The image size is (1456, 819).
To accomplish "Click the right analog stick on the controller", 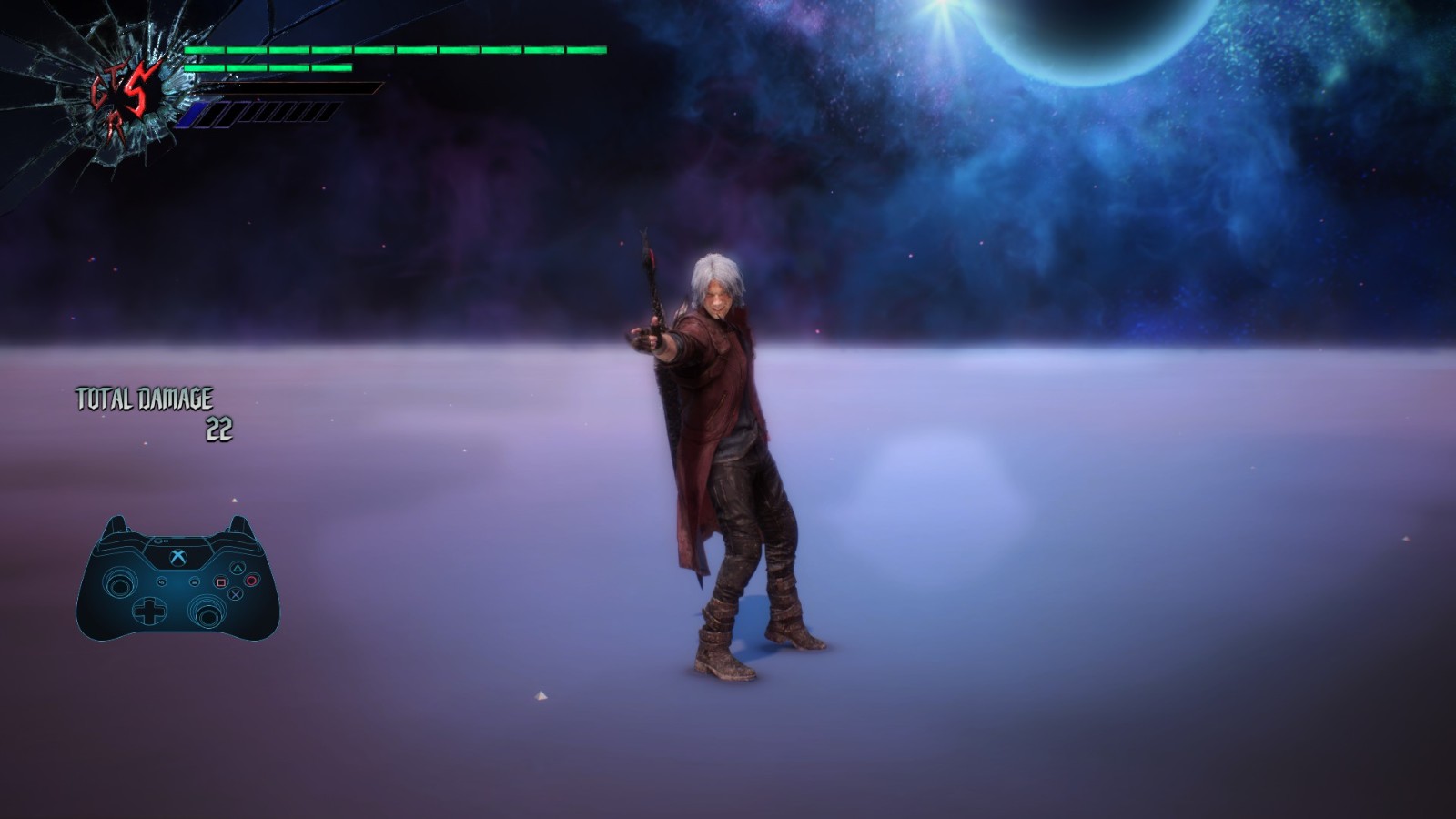I will pyautogui.click(x=208, y=614).
